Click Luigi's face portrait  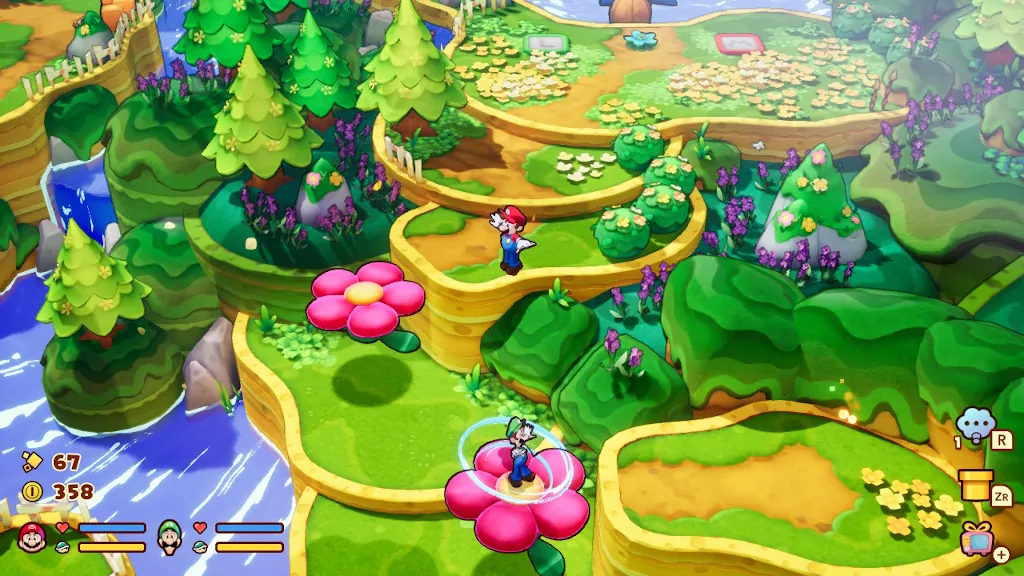tap(170, 538)
